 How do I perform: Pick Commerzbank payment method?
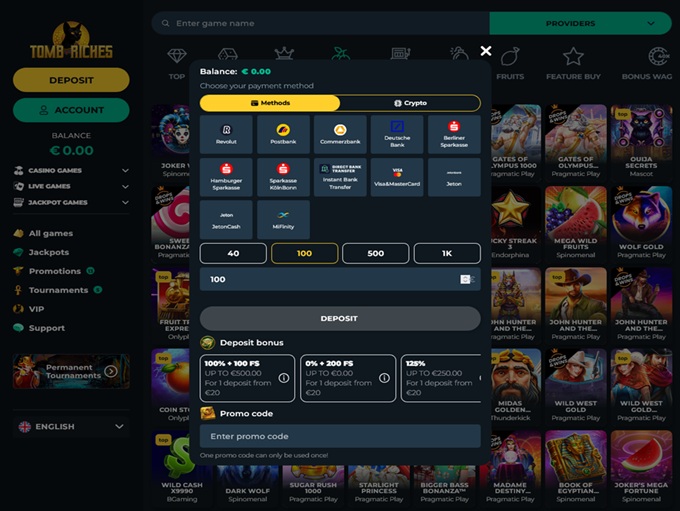(340, 135)
